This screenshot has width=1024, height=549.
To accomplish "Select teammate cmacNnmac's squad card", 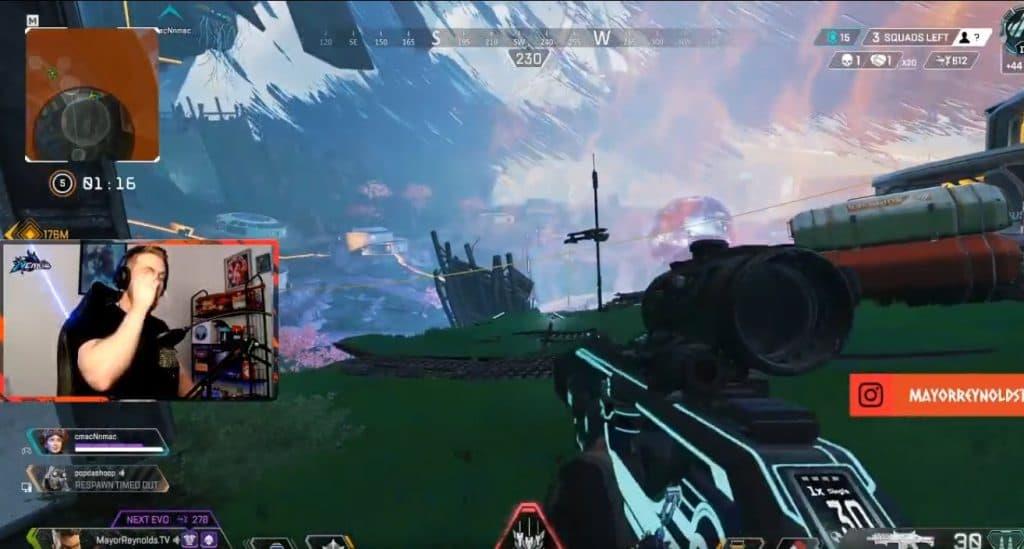I will click(x=98, y=441).
